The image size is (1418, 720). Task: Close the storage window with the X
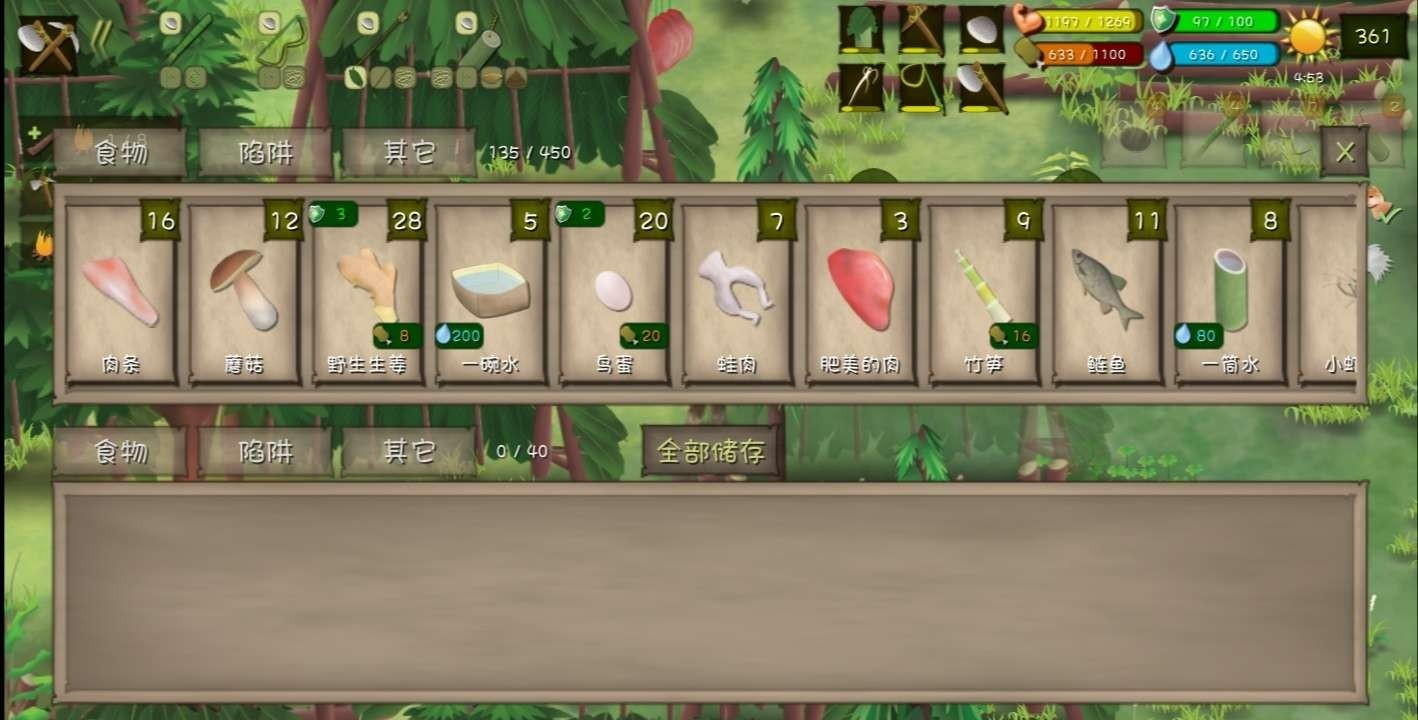tap(1346, 150)
